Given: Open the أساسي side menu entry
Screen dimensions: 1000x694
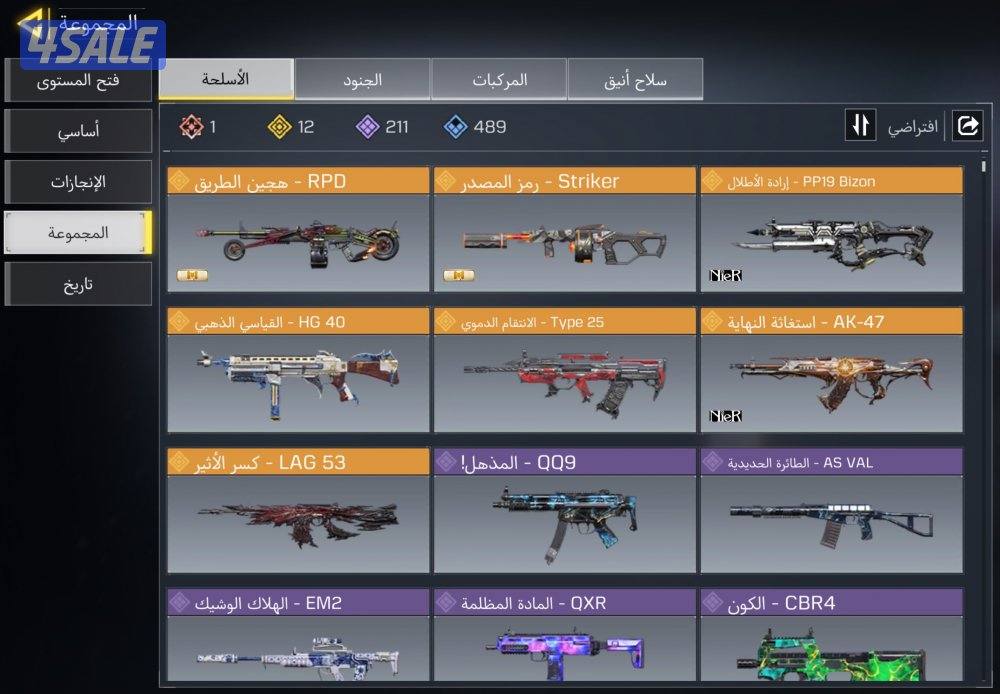Looking at the screenshot, I should coord(78,131).
